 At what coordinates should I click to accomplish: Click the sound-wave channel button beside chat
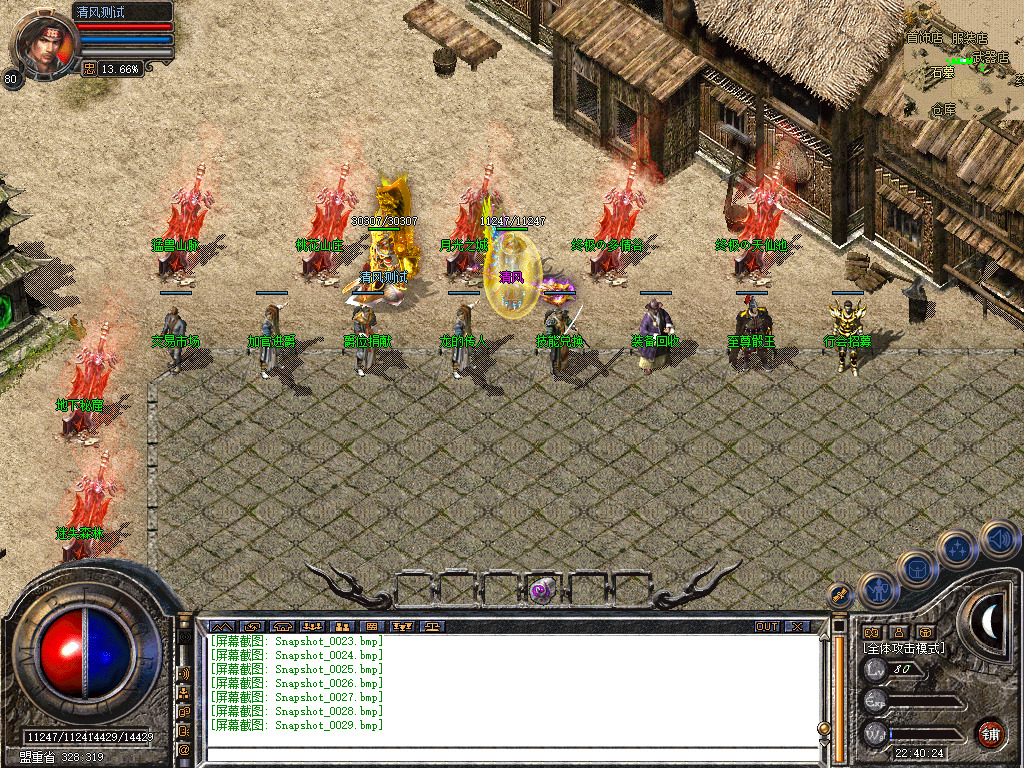coord(184,672)
